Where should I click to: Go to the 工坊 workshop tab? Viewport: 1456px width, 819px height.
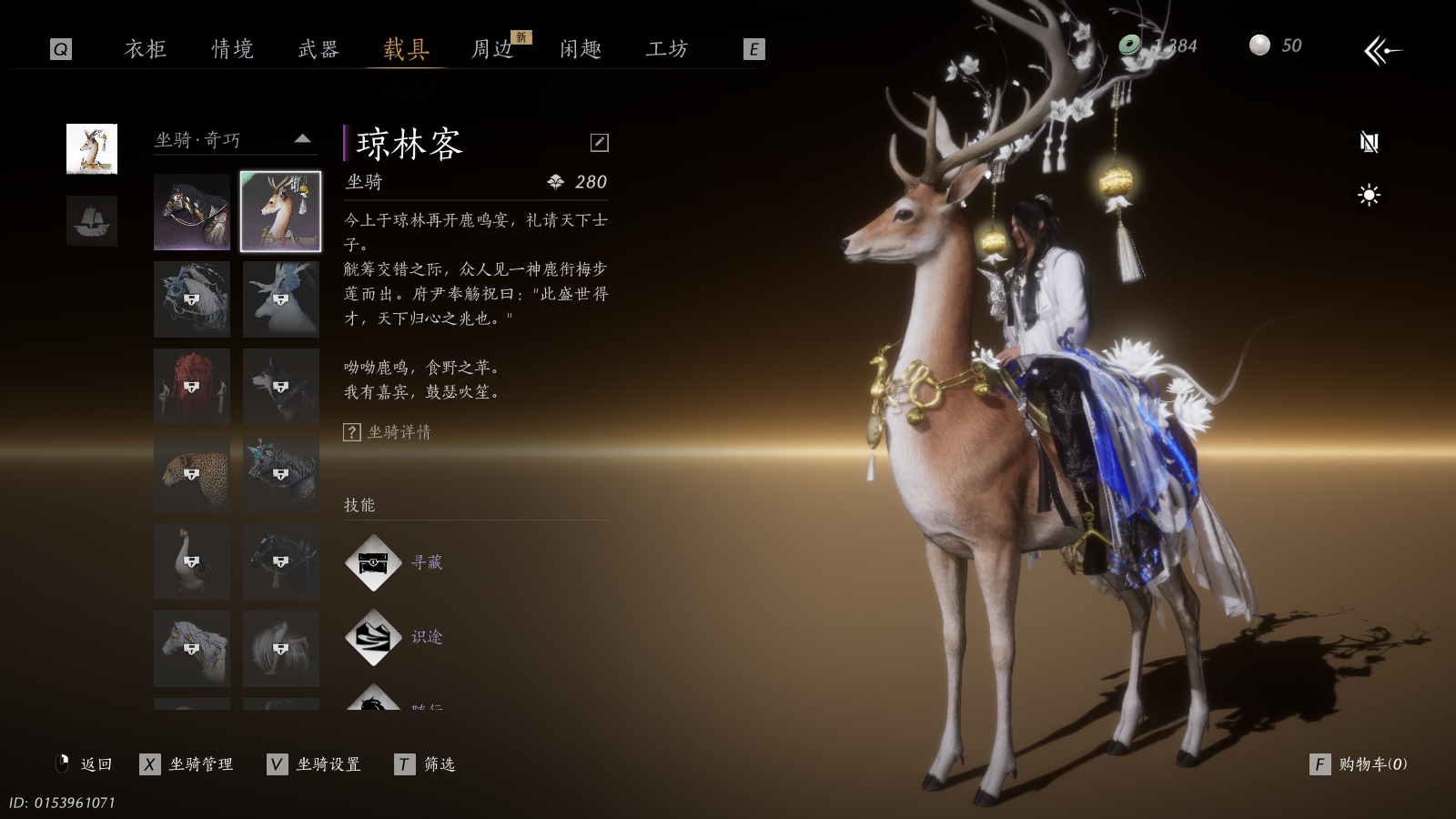(667, 49)
